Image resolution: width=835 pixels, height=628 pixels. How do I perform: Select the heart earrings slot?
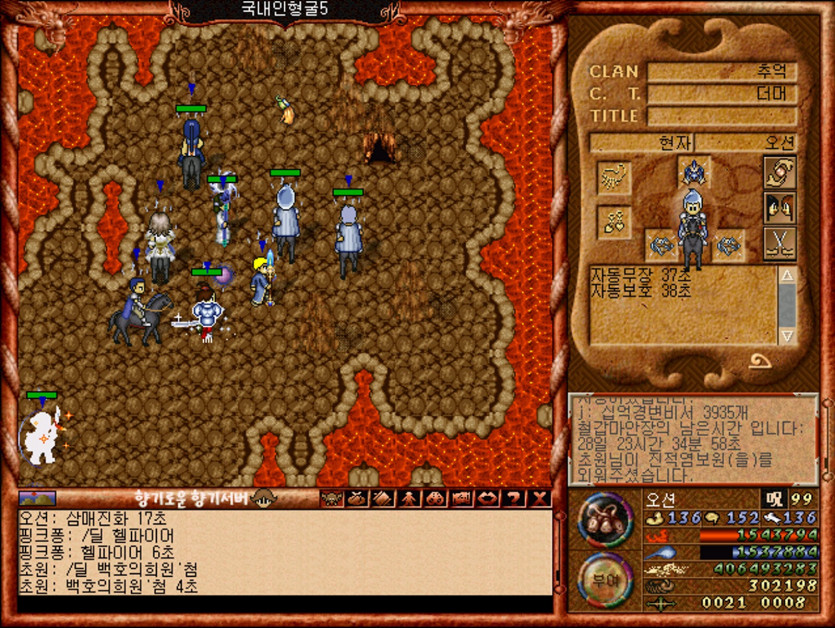612,221
